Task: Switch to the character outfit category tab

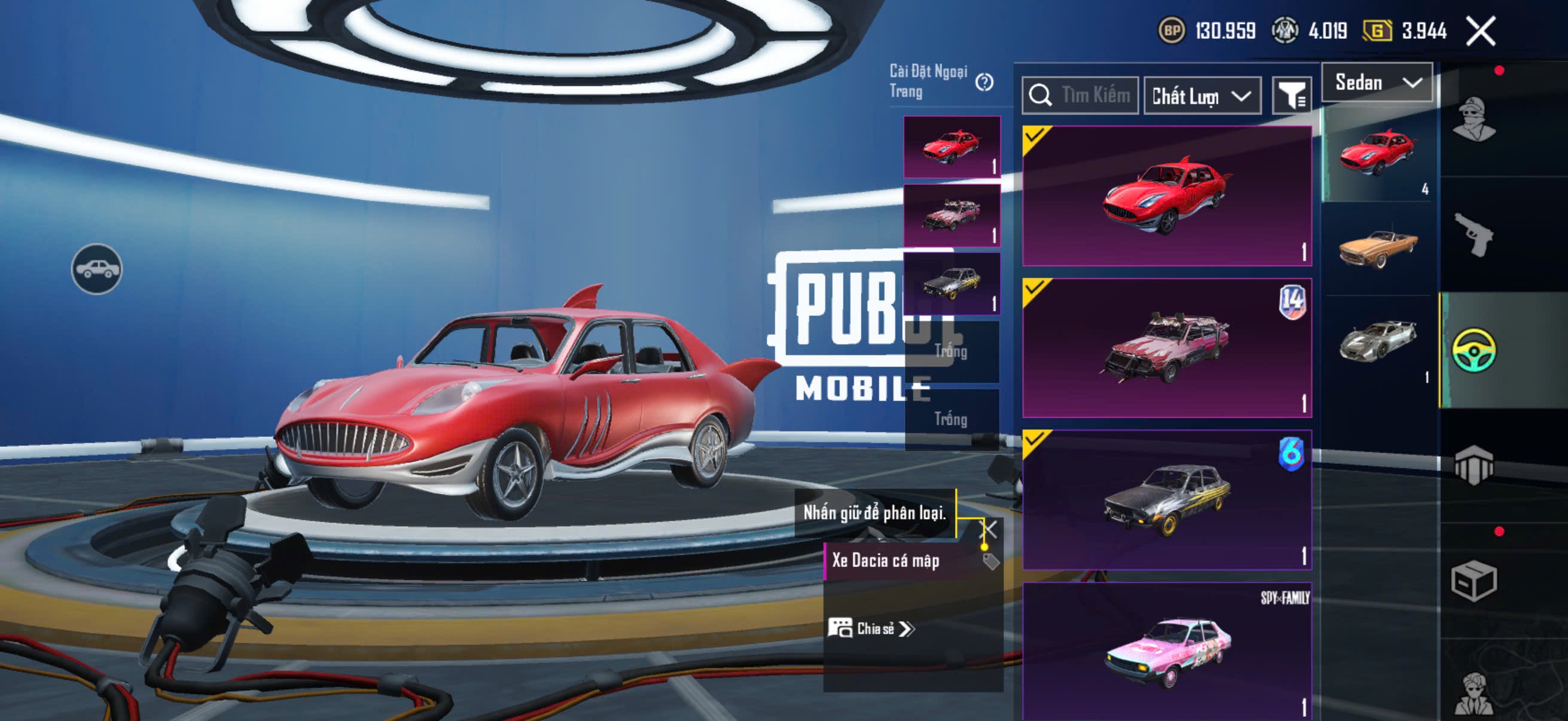Action: point(1474,119)
